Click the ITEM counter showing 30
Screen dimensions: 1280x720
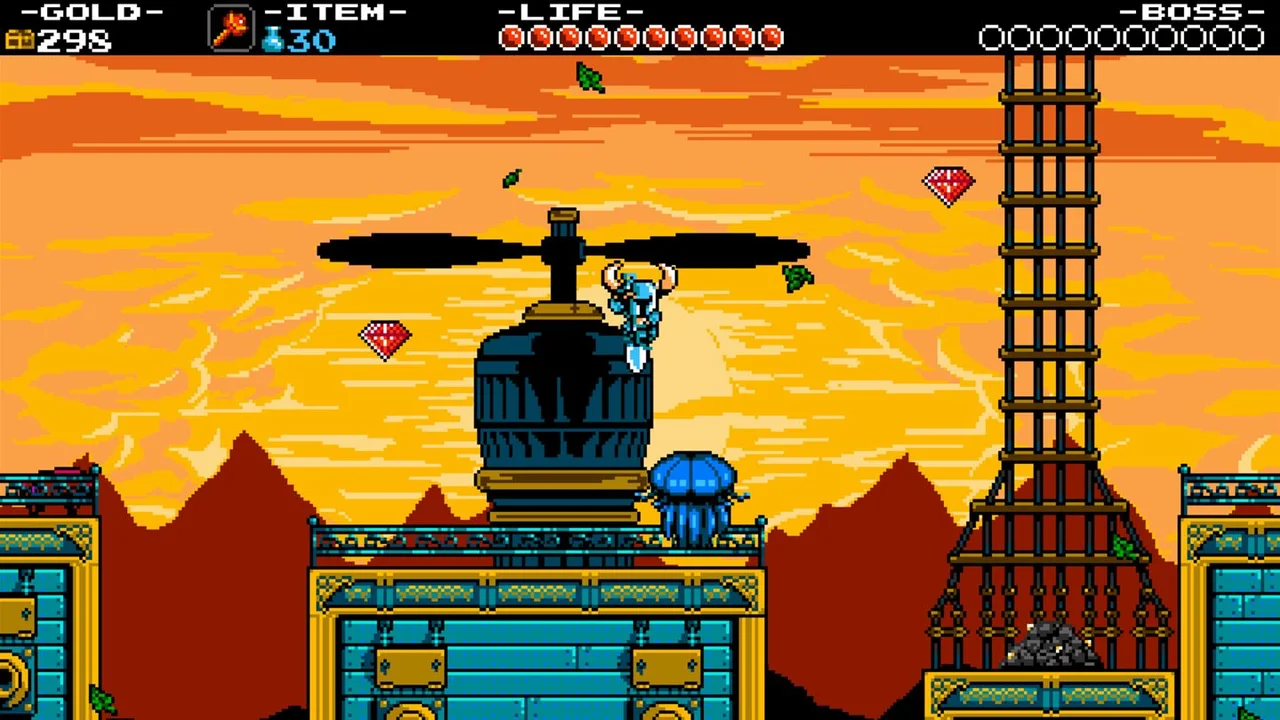pyautogui.click(x=310, y=40)
